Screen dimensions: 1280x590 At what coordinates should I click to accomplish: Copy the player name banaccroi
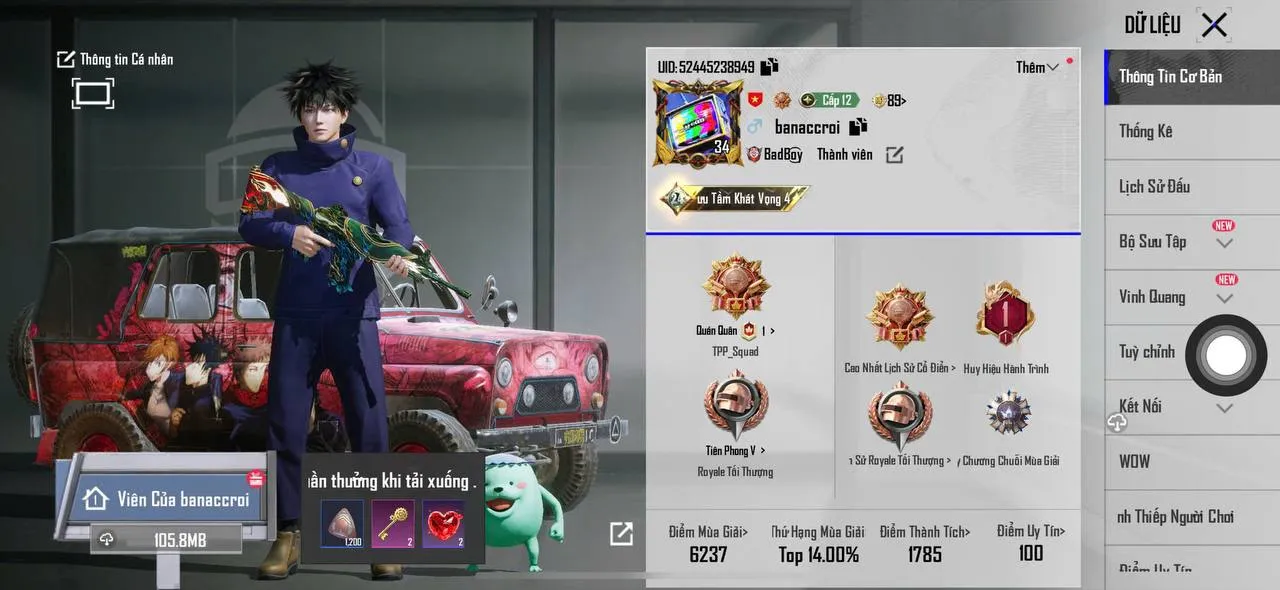coord(858,127)
